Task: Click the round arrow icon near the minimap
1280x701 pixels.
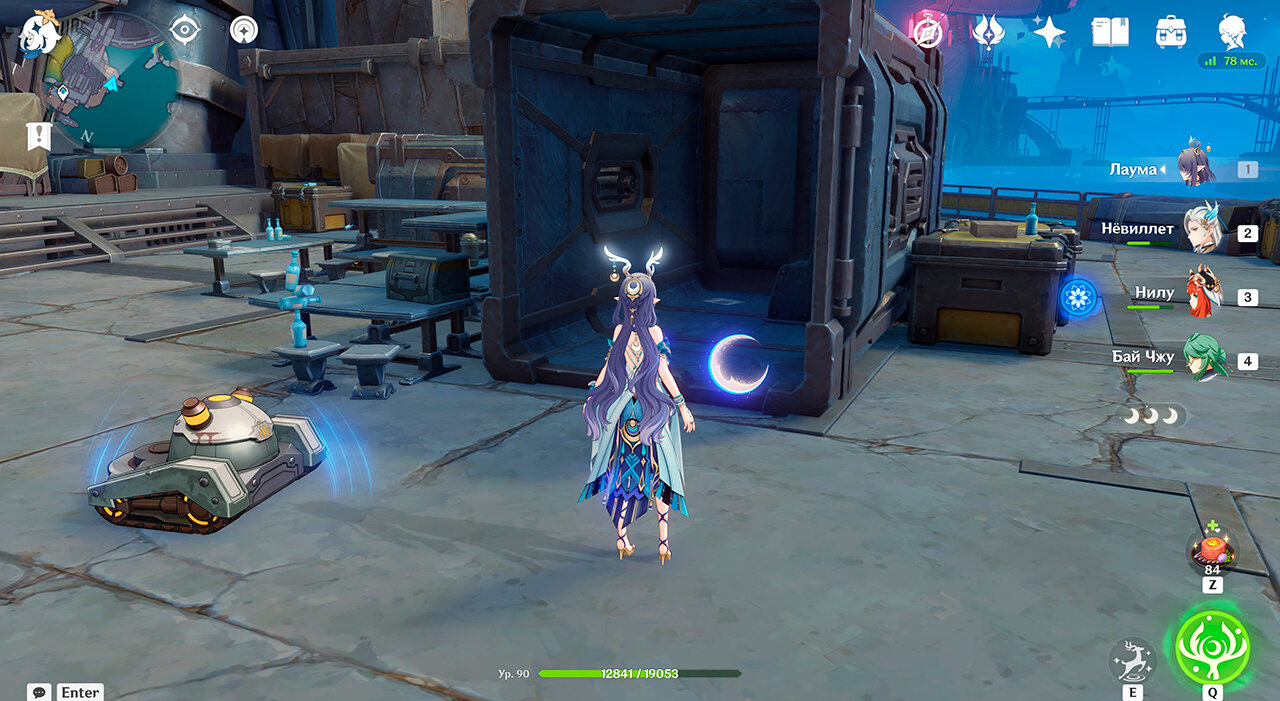Action: tap(243, 30)
